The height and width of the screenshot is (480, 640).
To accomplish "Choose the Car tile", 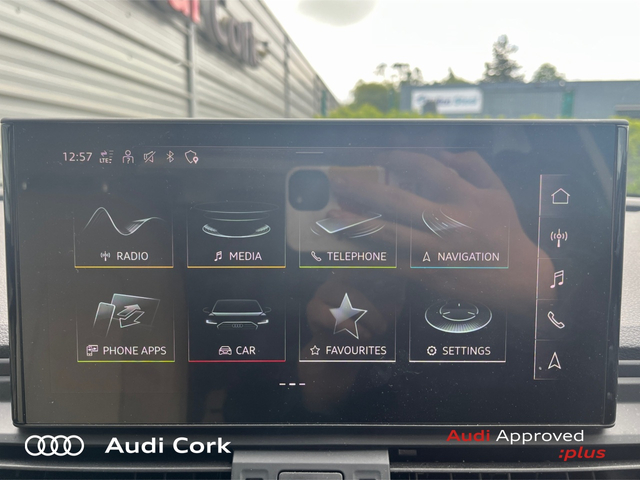I will 236,329.
